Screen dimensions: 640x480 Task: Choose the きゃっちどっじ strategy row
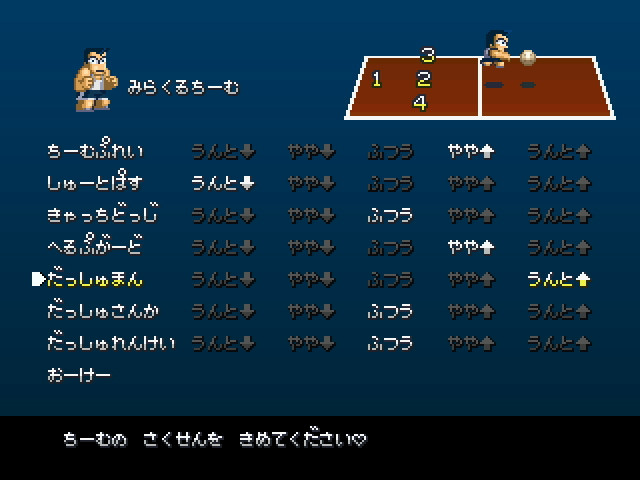tap(103, 215)
